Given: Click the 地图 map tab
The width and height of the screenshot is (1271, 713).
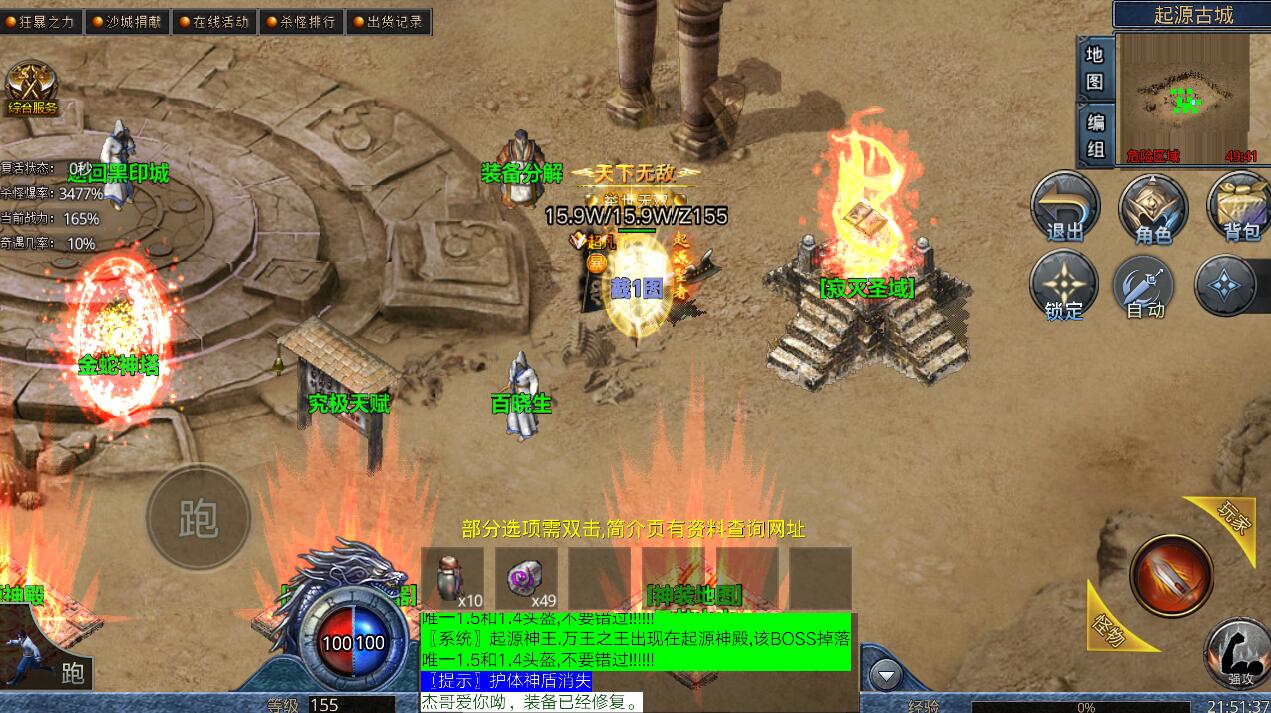Looking at the screenshot, I should click(x=1095, y=67).
